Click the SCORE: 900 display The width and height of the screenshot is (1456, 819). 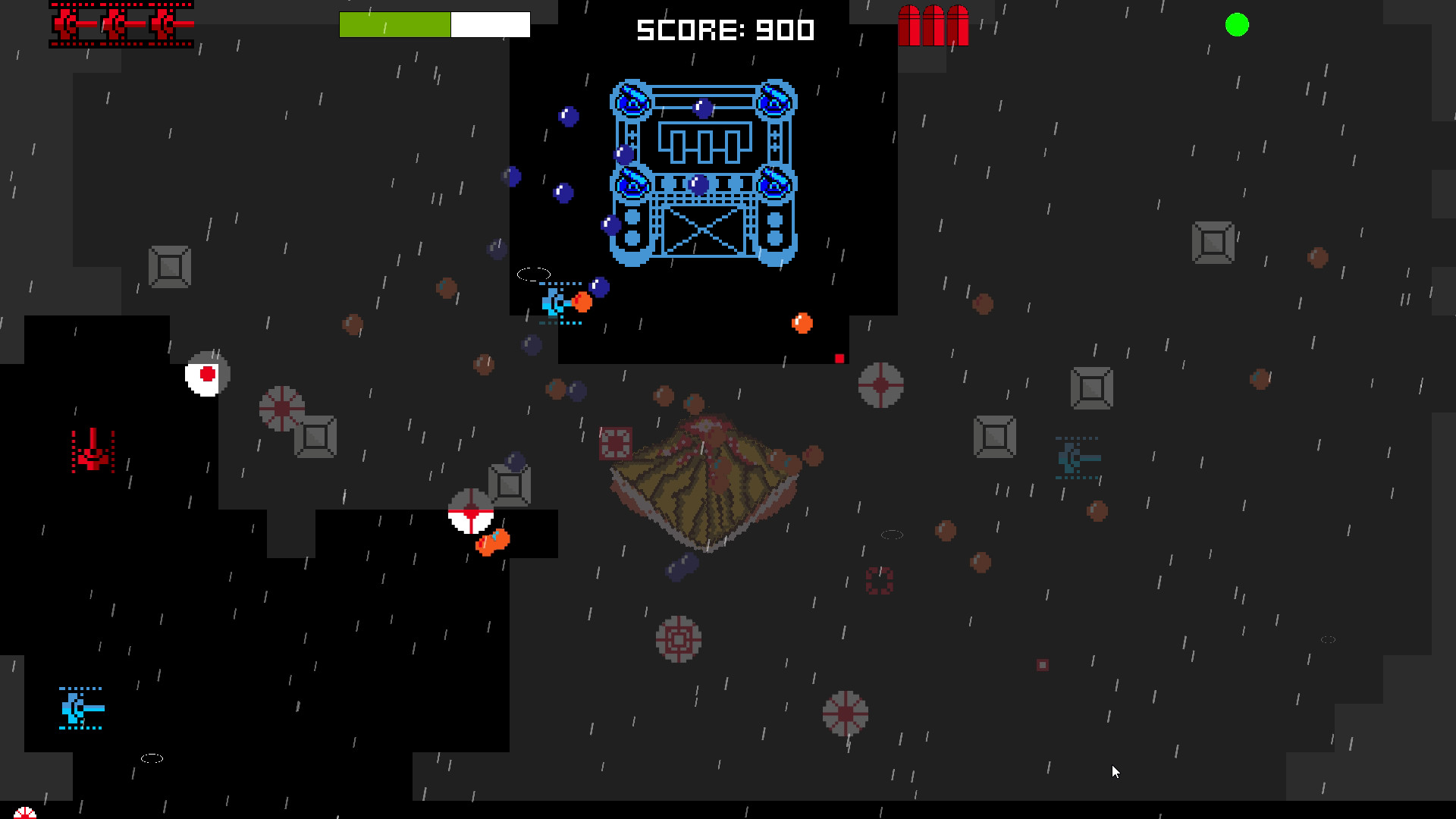(724, 30)
